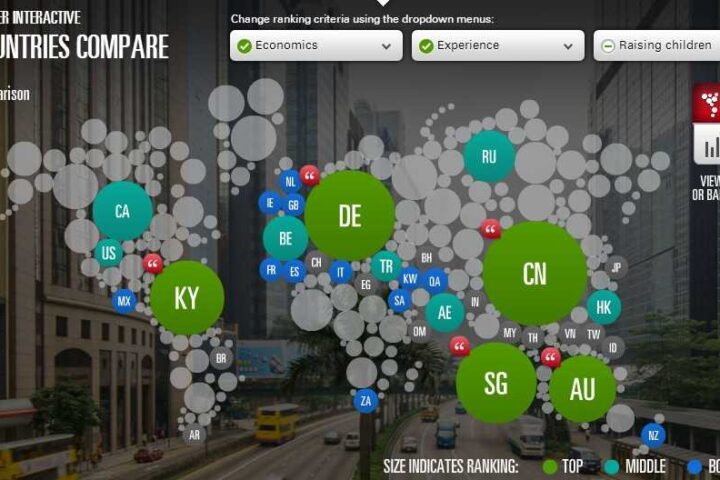Screen dimensions: 720x480
Task: Click the HK country bubble
Action: (x=603, y=307)
